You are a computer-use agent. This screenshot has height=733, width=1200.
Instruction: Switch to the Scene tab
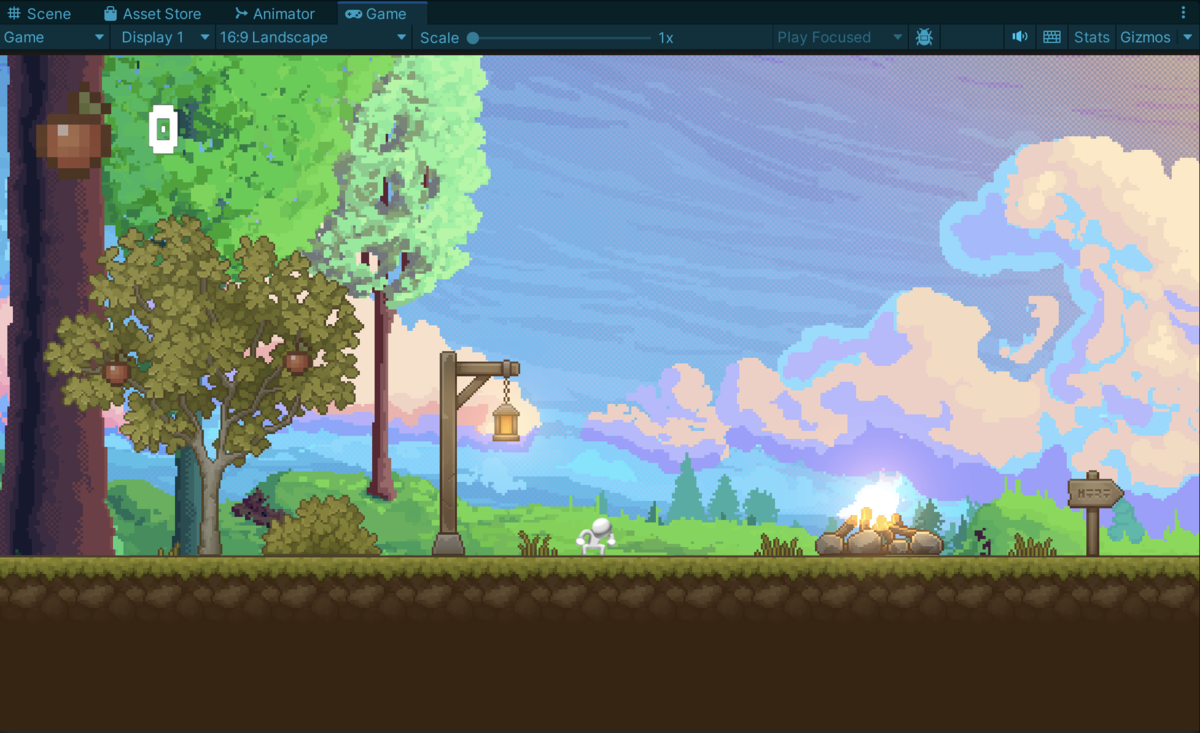(40, 14)
